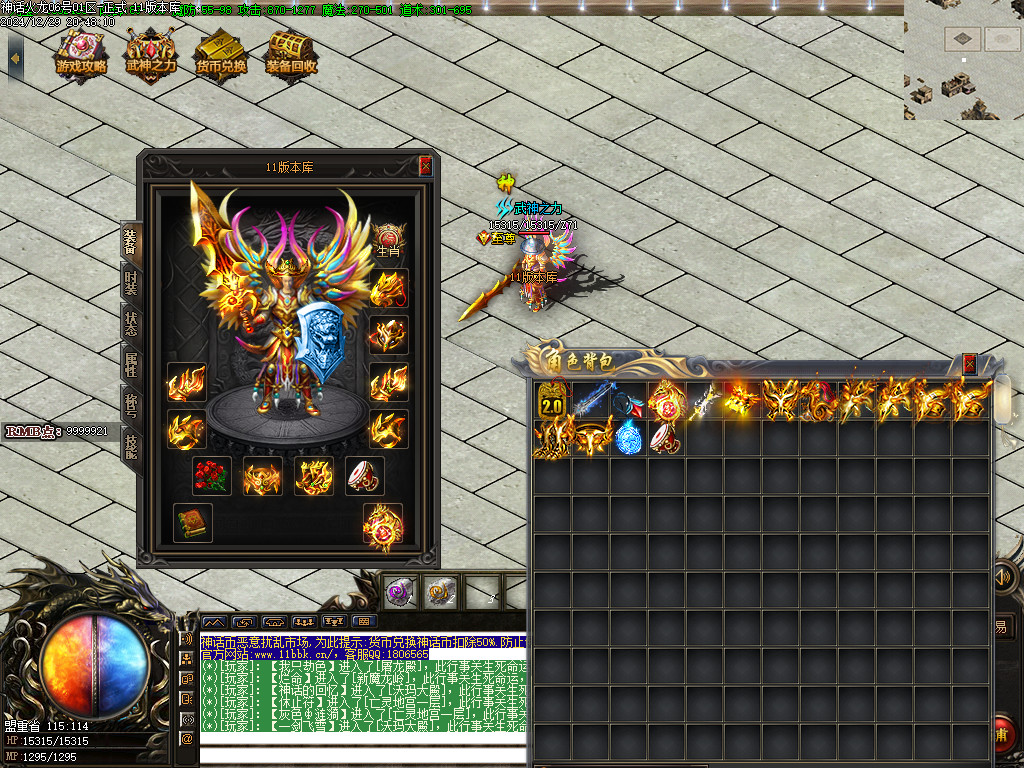The width and height of the screenshot is (1024, 768).
Task: Open the 货币兑换 currency exchange
Action: 221,55
